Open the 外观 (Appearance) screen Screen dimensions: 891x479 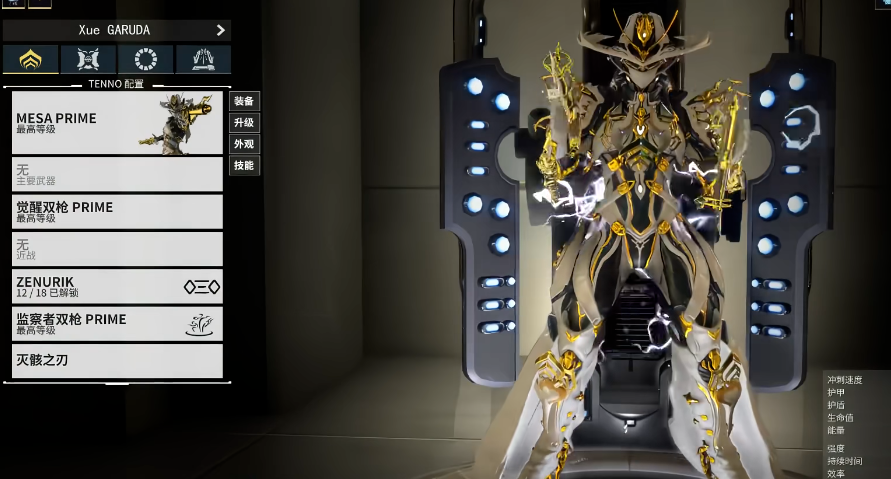point(244,144)
